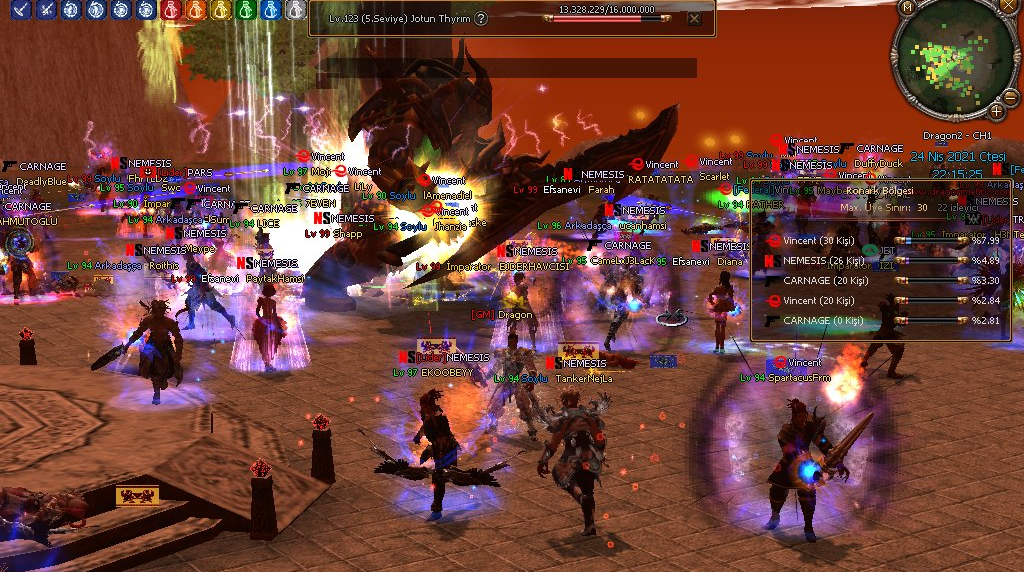The image size is (1024, 572).
Task: Select the grey potion buff icon
Action: (x=295, y=10)
